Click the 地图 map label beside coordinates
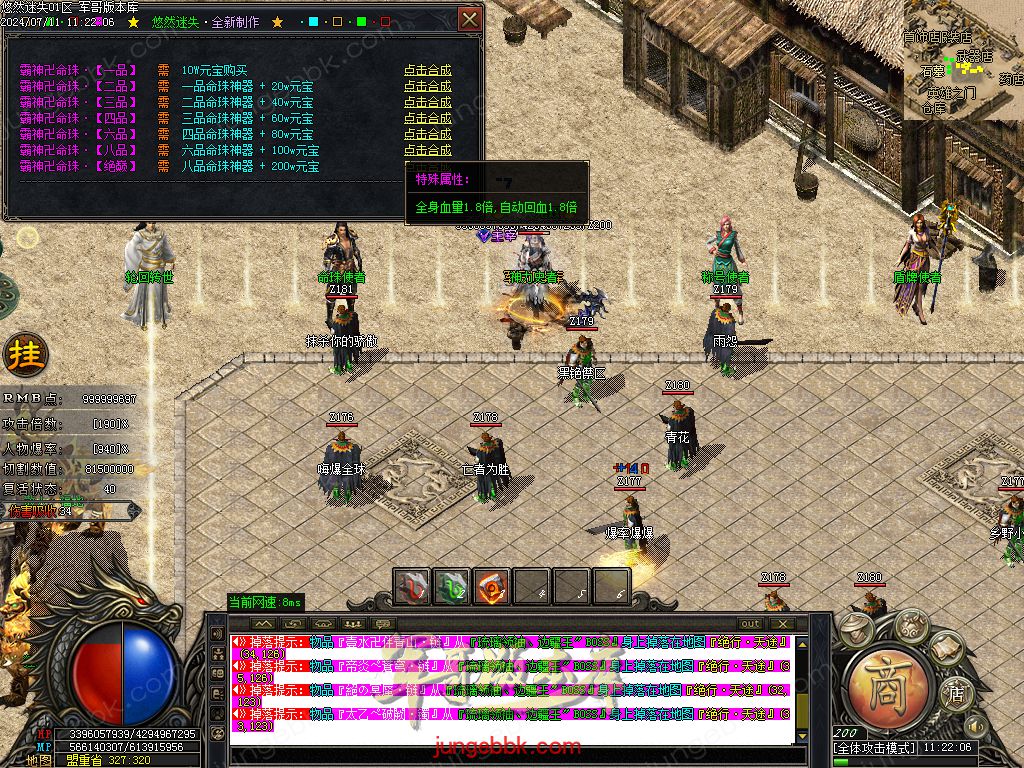Screen dimensions: 1024x768 [40, 760]
